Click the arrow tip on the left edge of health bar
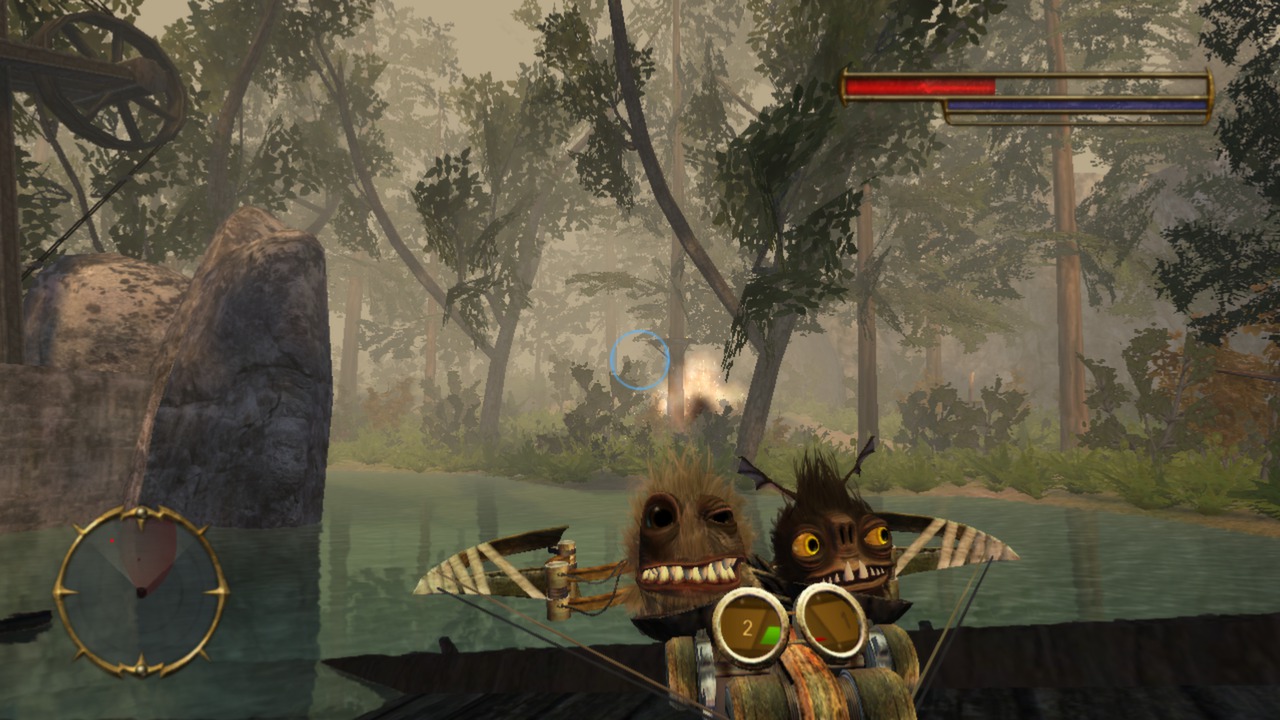Image resolution: width=1280 pixels, height=720 pixels. coord(845,83)
